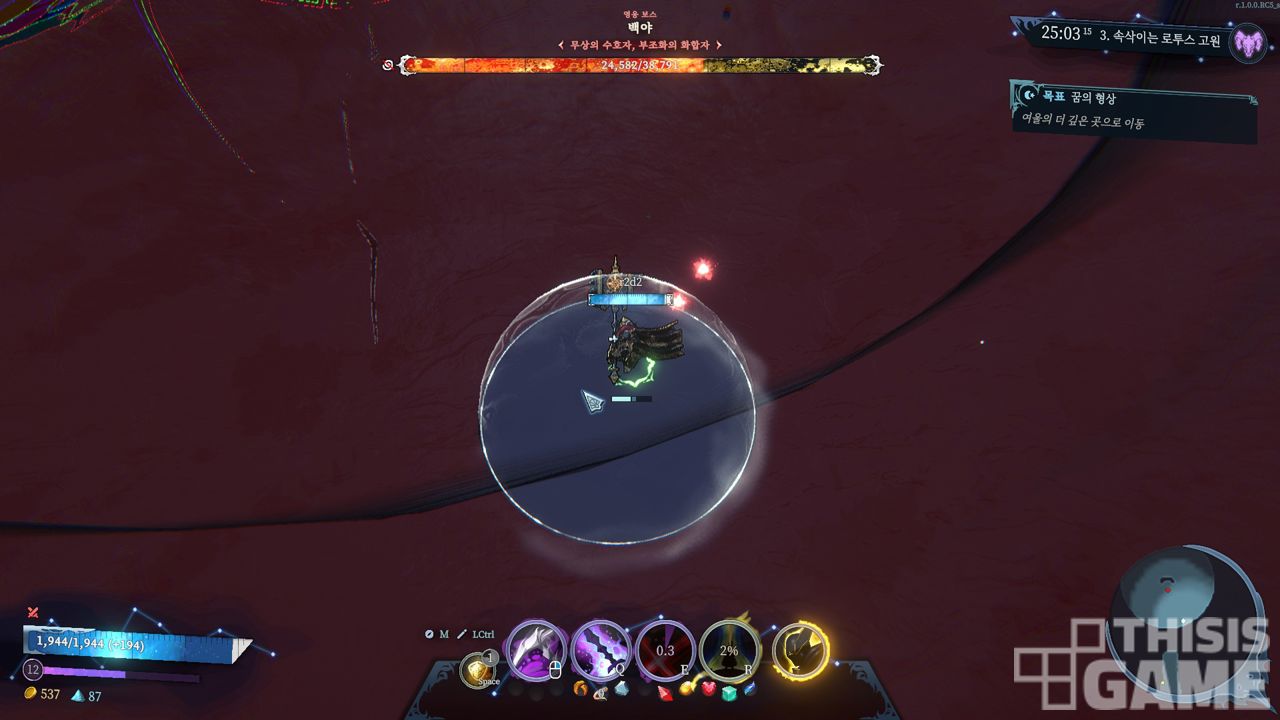Select the teal cube item icon

click(729, 693)
